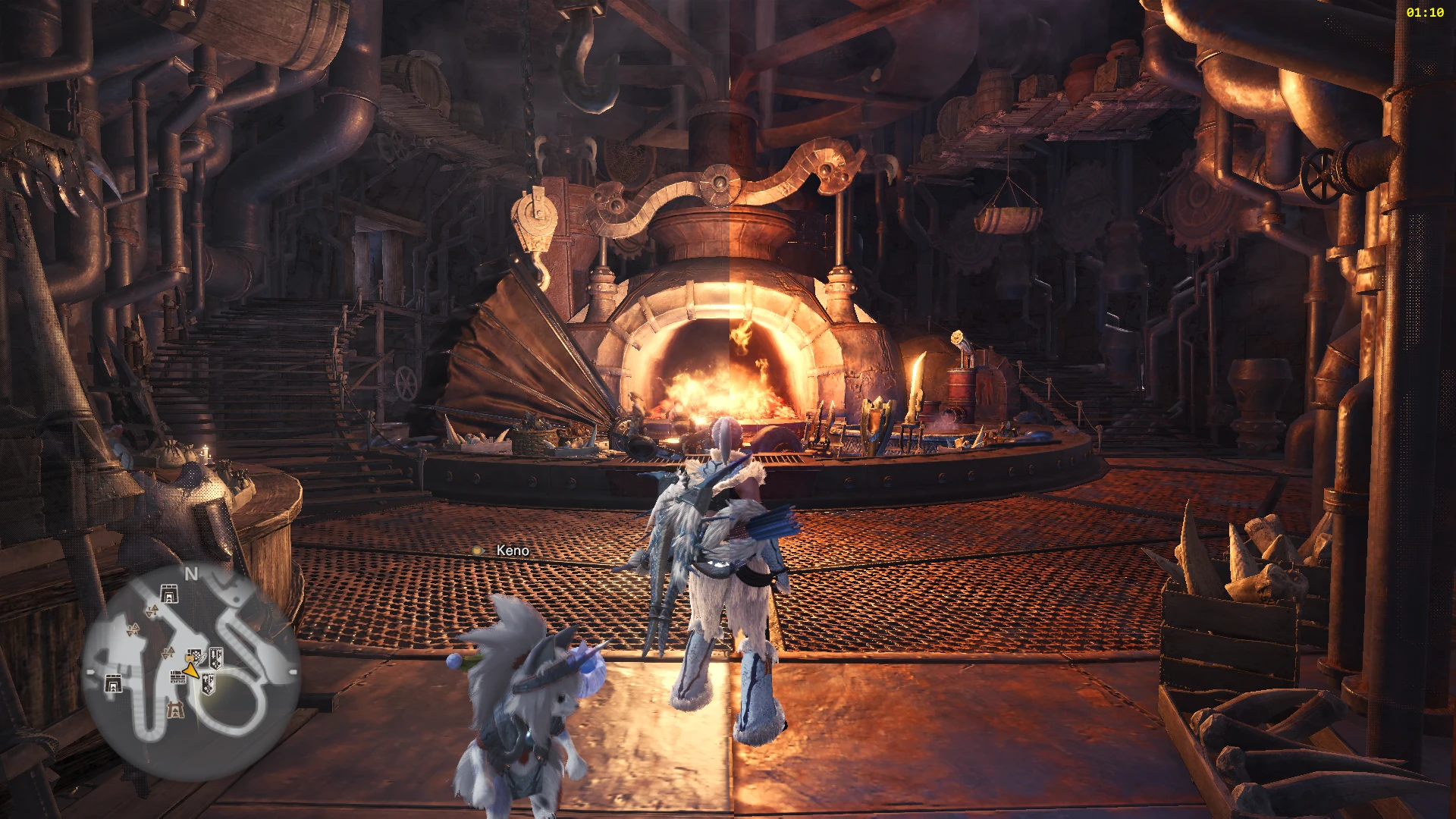Open the circular minimap
Image resolution: width=1456 pixels, height=819 pixels.
tap(190, 672)
